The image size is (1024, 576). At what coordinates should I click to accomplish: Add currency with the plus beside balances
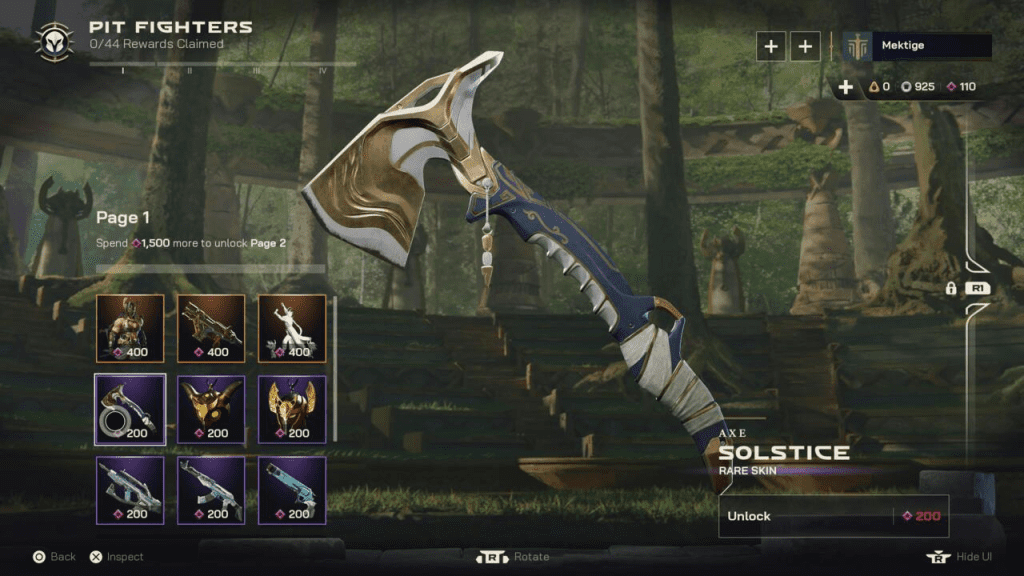tap(846, 87)
